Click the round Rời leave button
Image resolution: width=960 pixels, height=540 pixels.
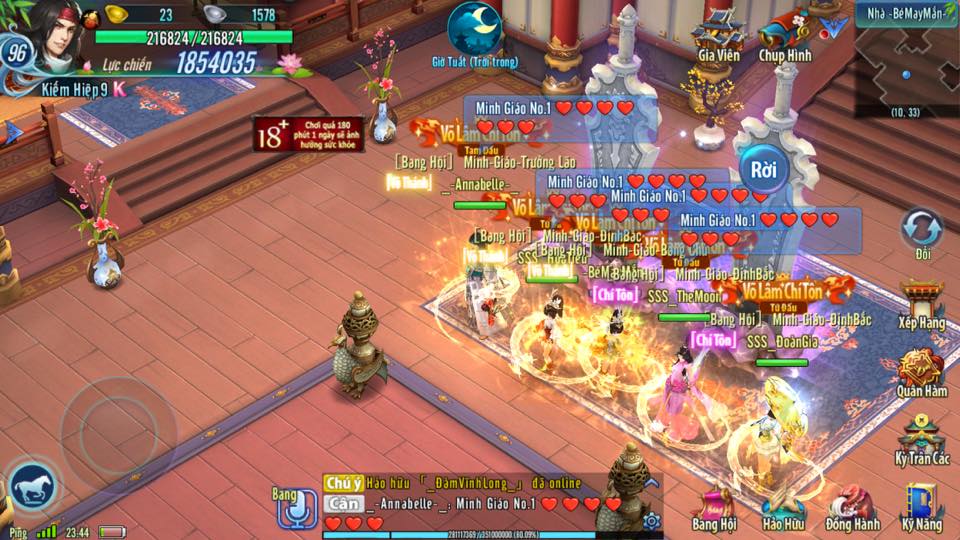[764, 169]
